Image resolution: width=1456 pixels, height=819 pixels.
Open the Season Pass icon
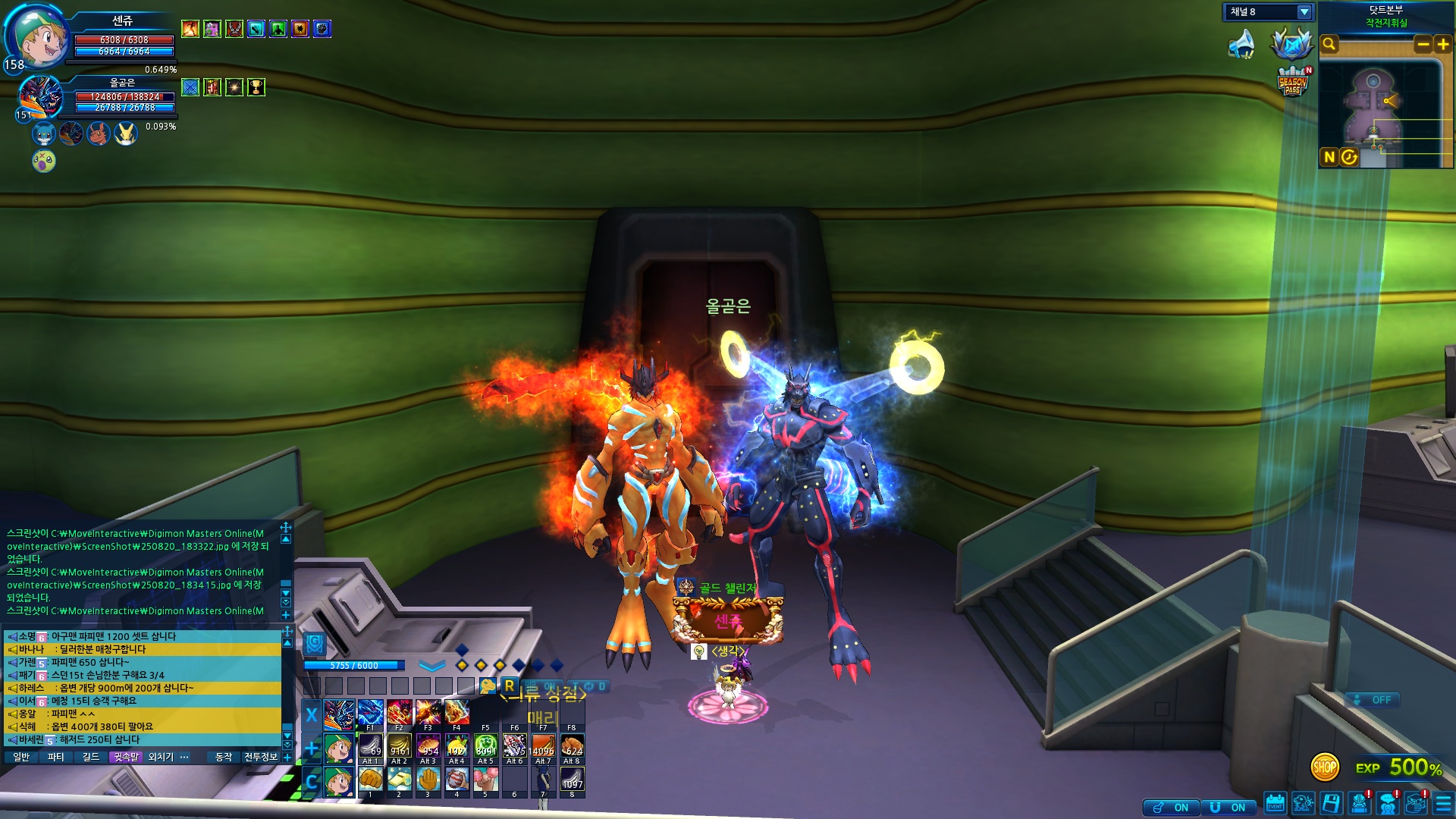pos(1293,83)
